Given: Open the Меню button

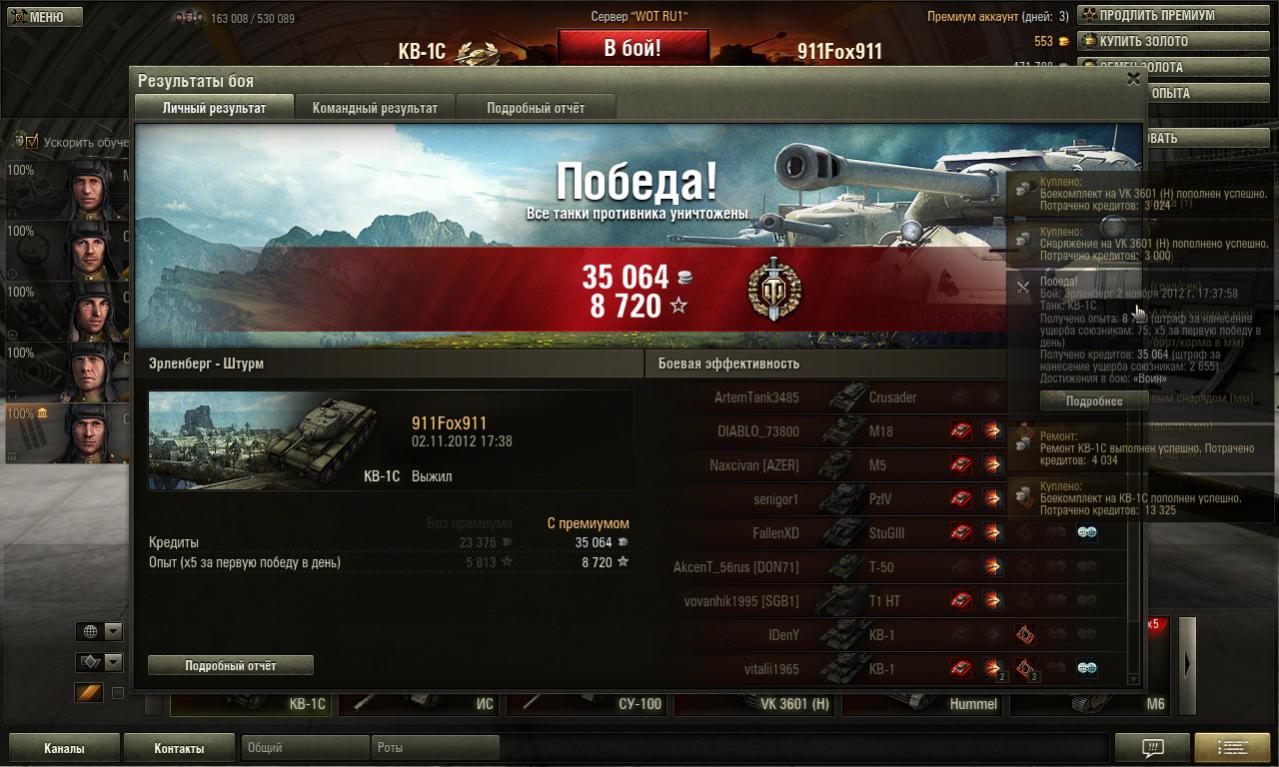Looking at the screenshot, I should (x=45, y=17).
